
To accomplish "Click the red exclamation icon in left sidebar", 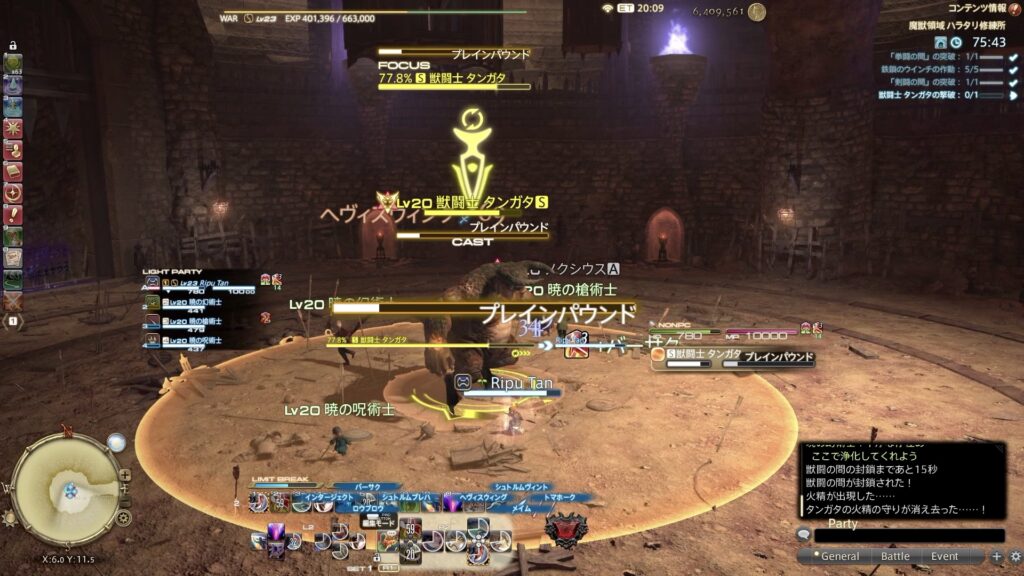I will click(14, 214).
